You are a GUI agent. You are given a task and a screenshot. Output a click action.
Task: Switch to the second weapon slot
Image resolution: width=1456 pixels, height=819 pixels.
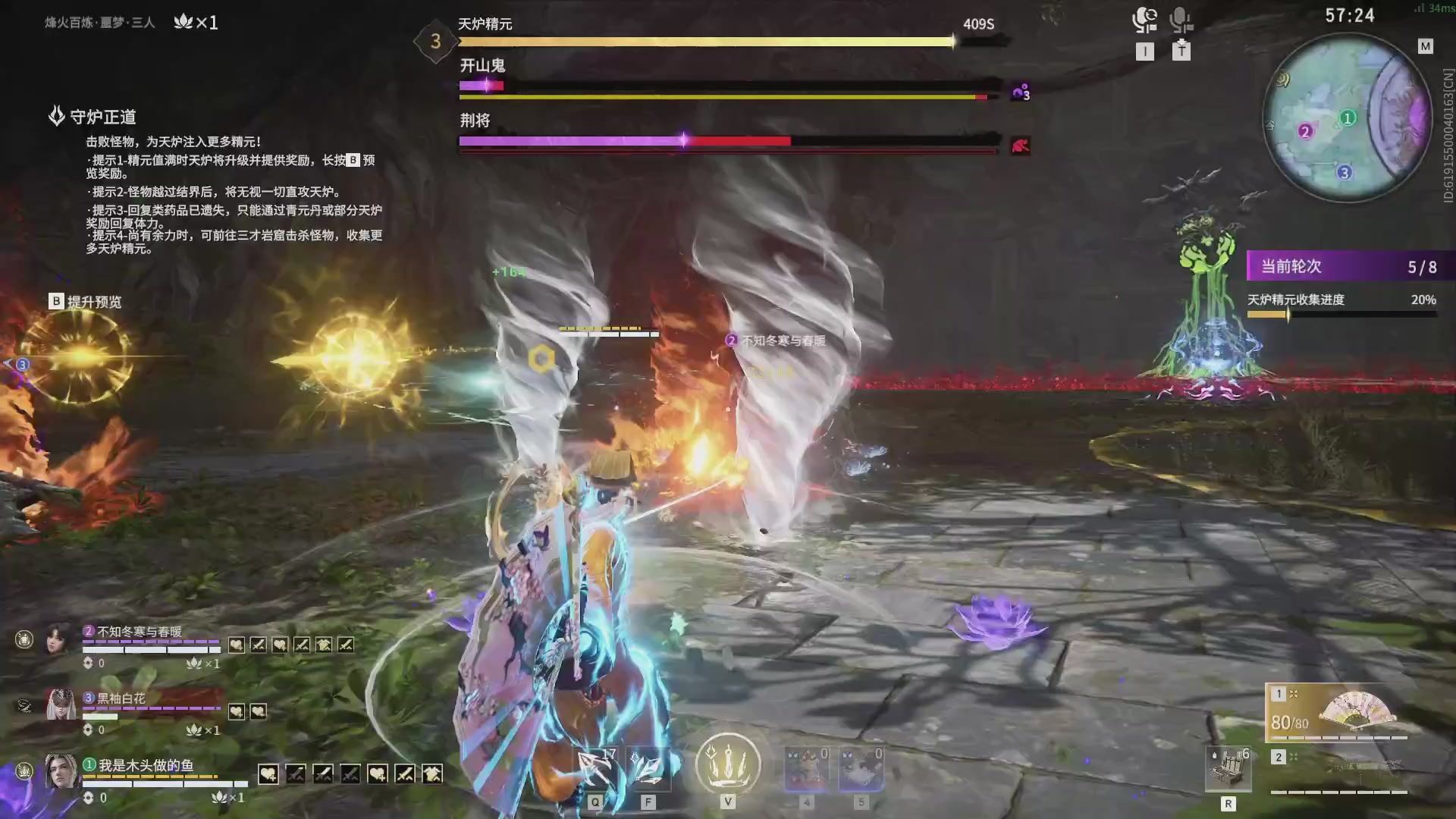click(x=1338, y=772)
